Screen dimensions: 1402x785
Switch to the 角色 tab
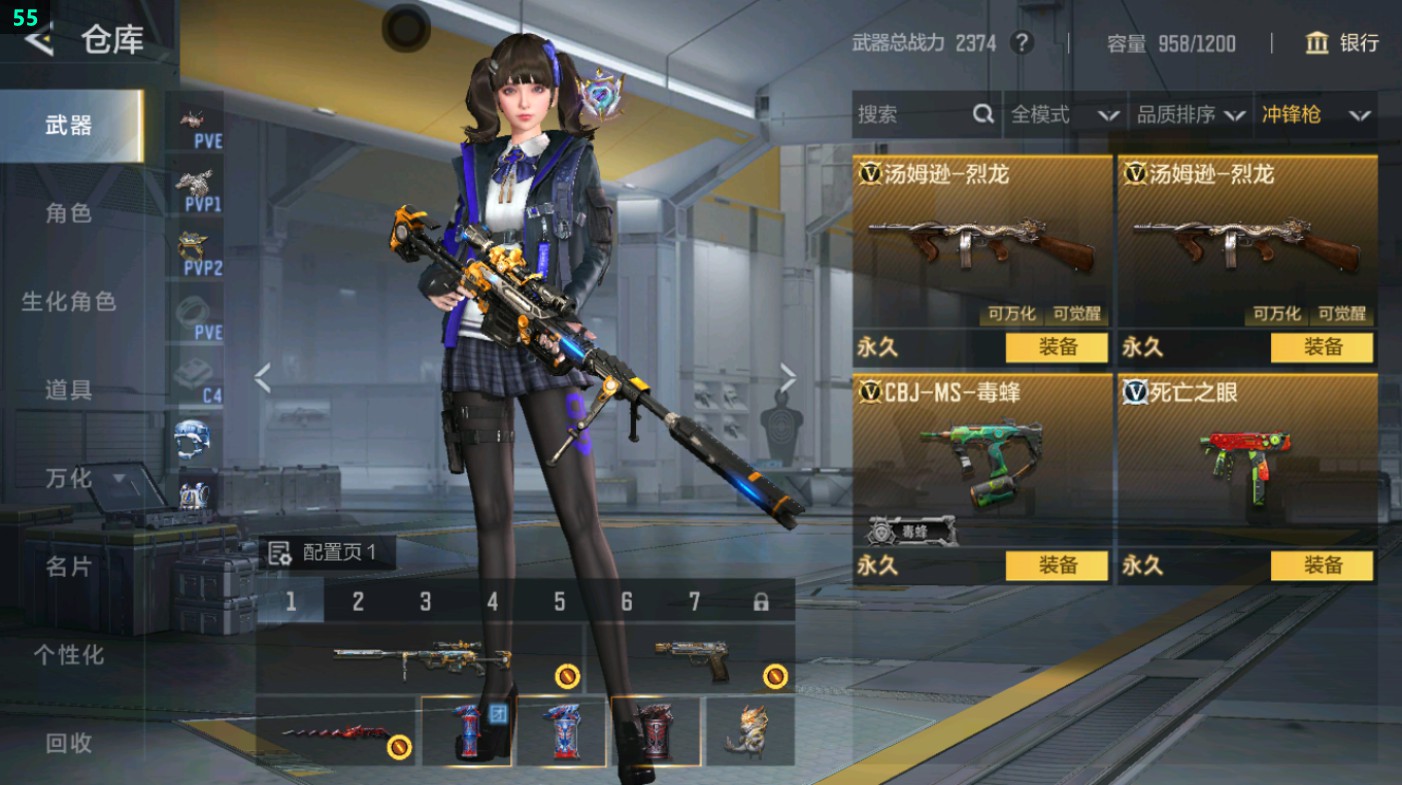pyautogui.click(x=70, y=214)
